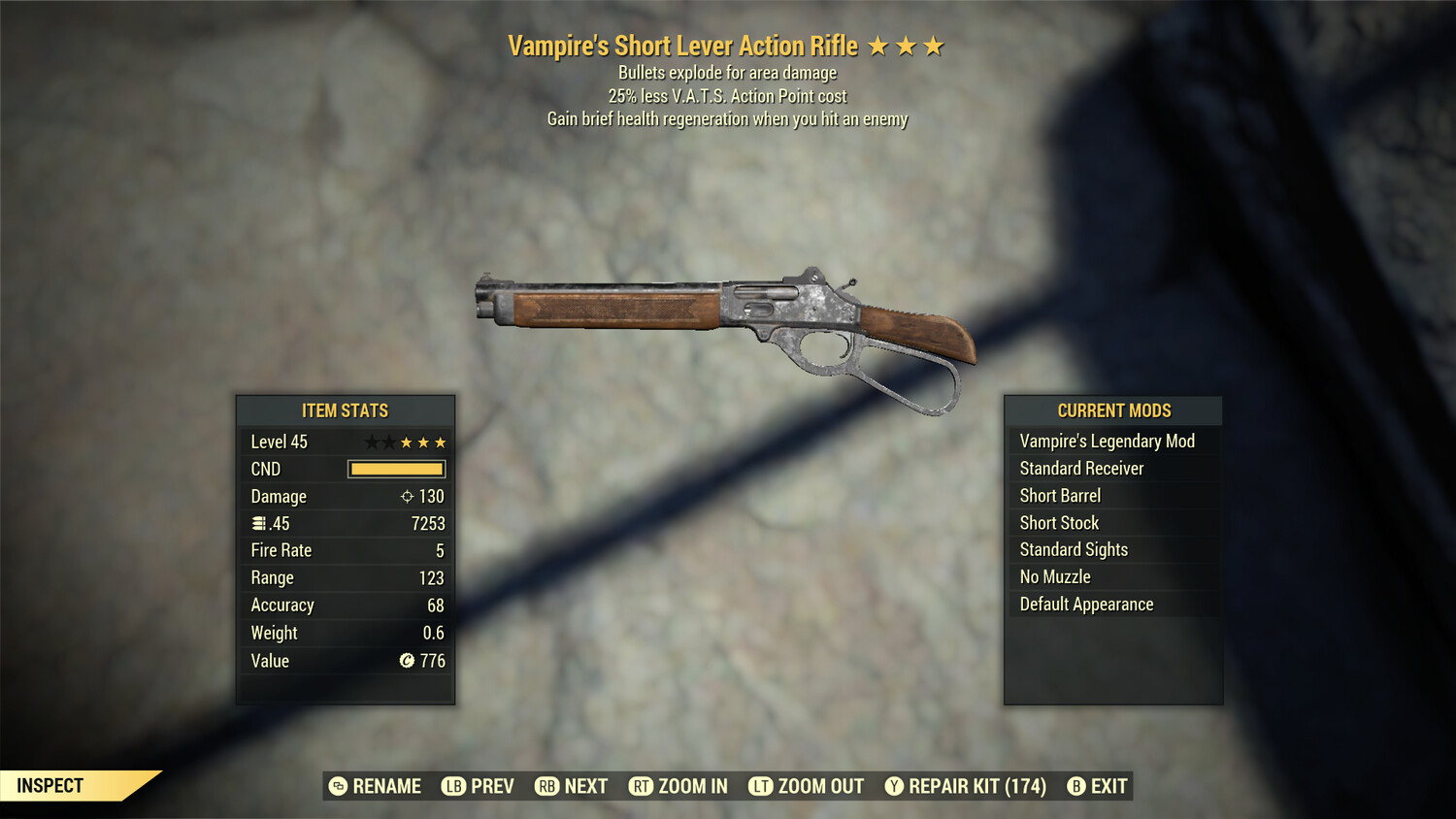Click the RT button icon for Zoom In
Image resolution: width=1456 pixels, height=819 pixels.
642,786
